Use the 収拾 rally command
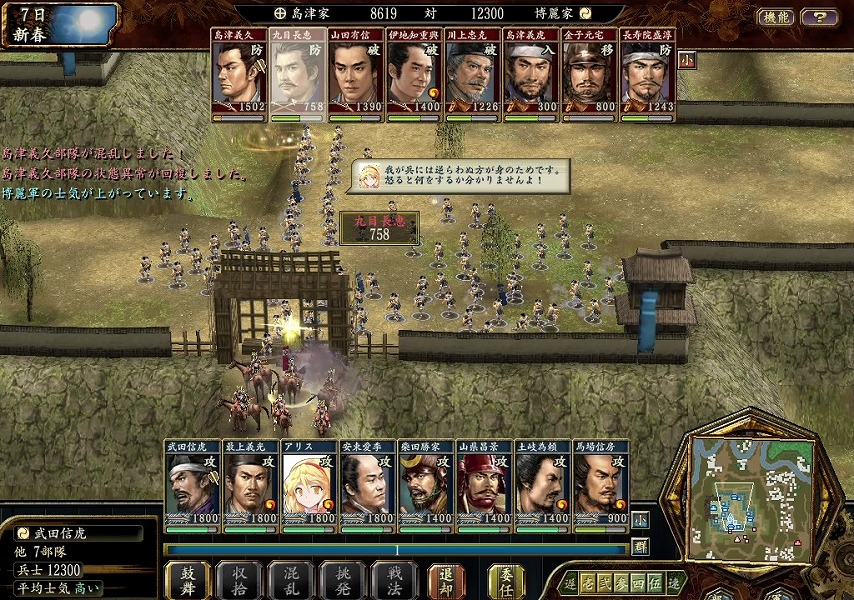854x600 pixels. click(x=239, y=580)
